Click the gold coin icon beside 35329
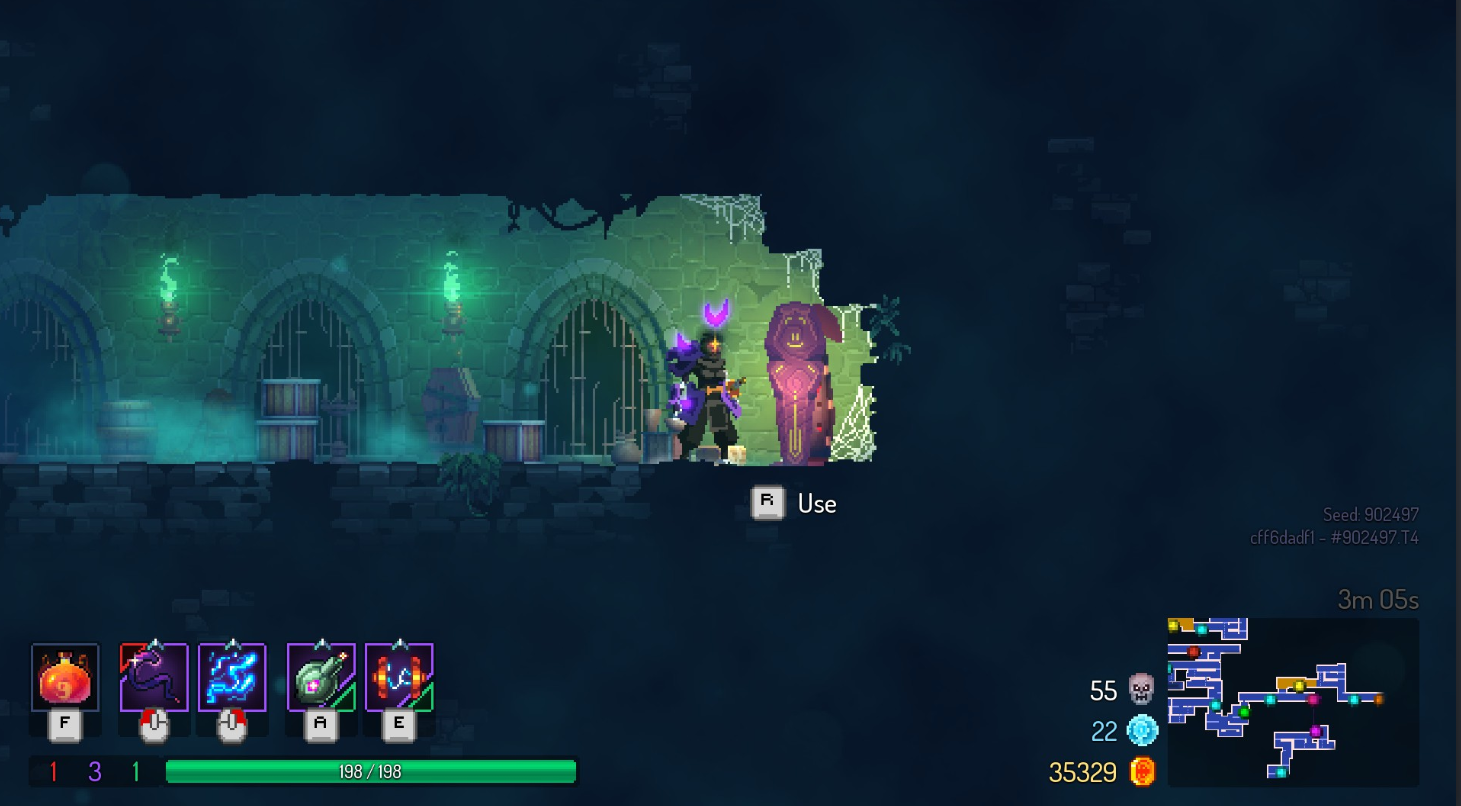The image size is (1461, 806). click(x=1142, y=771)
